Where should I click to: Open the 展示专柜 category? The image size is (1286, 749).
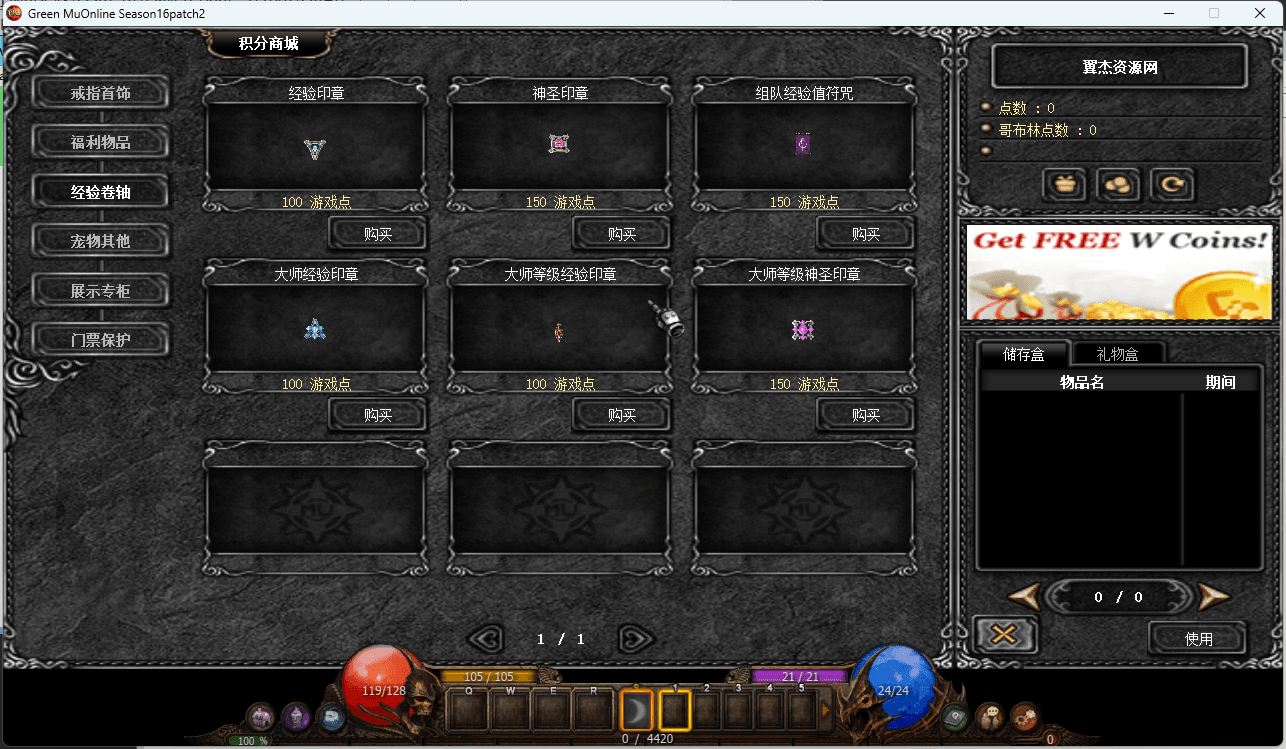[x=100, y=291]
